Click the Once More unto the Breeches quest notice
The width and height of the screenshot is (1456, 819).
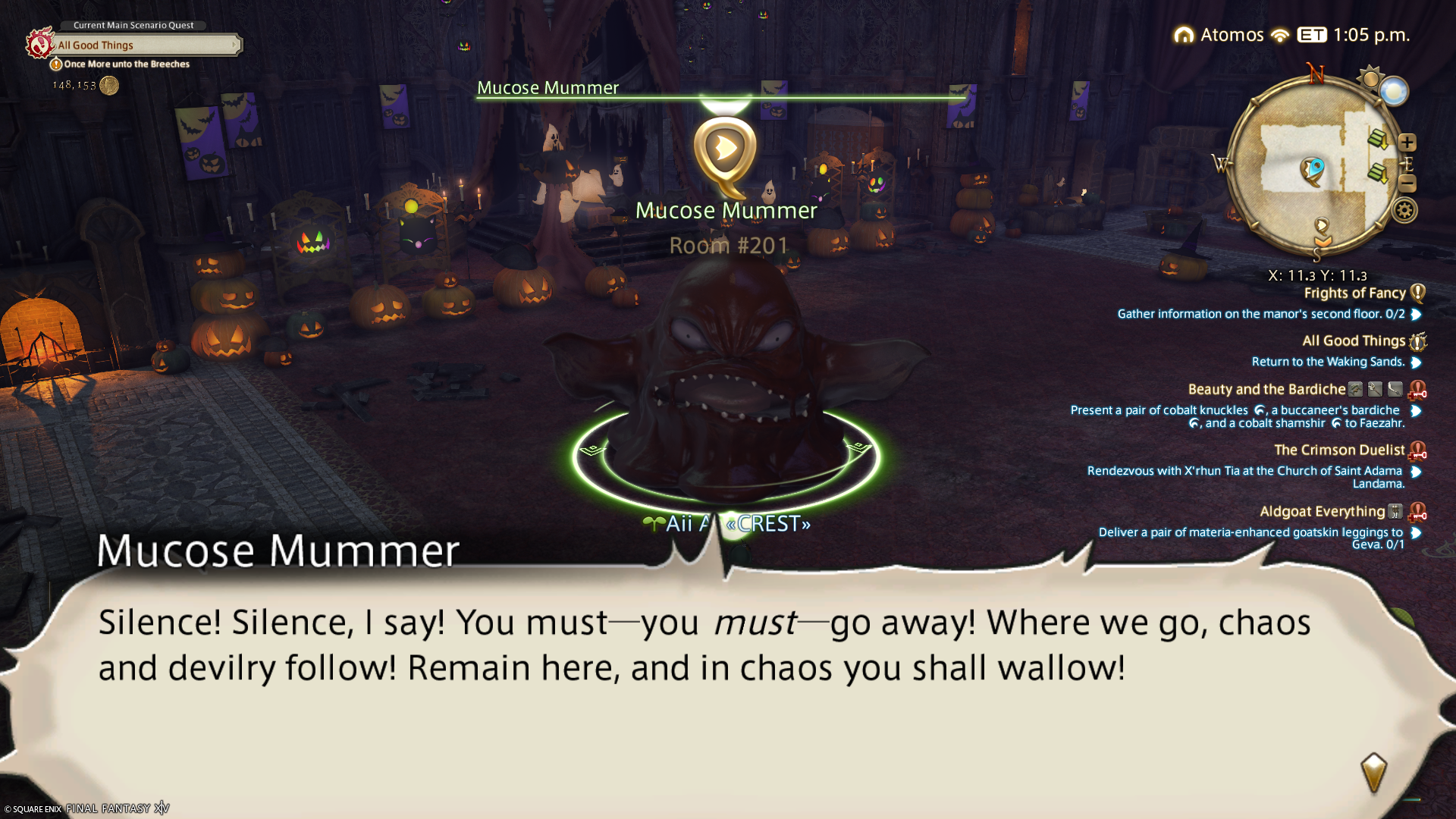click(126, 64)
